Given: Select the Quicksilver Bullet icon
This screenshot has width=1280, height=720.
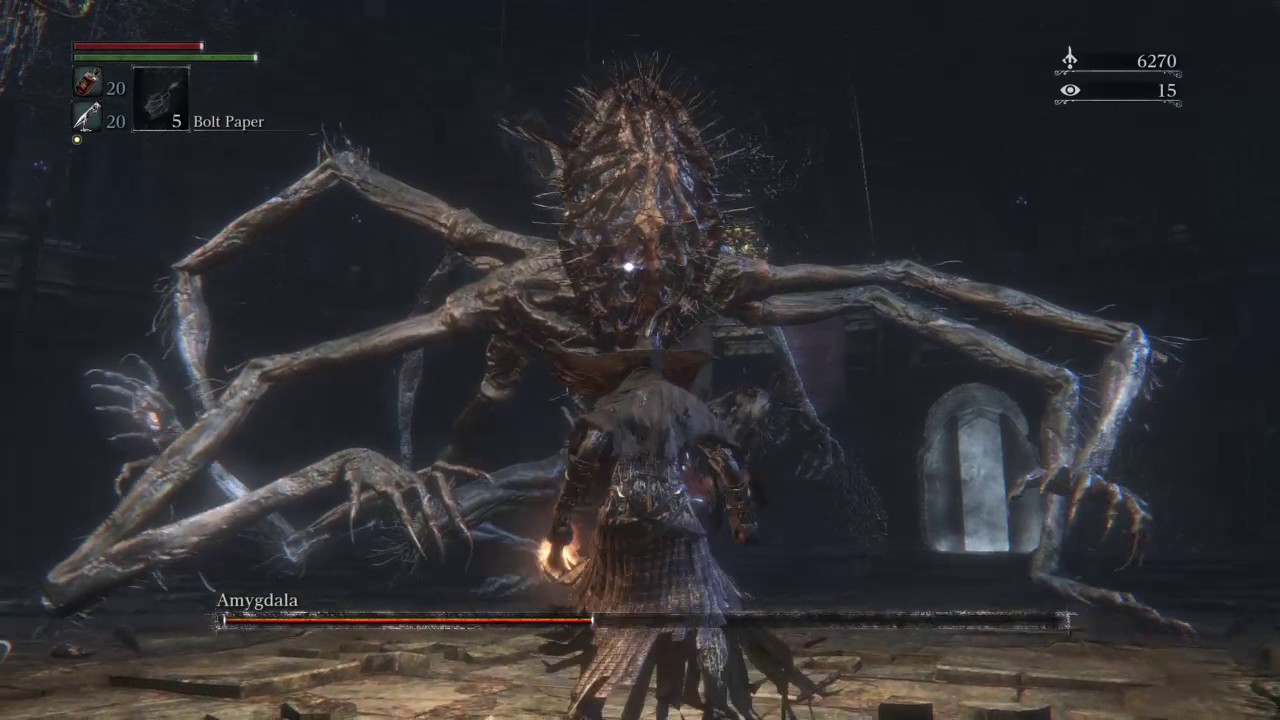Looking at the screenshot, I should point(87,118).
